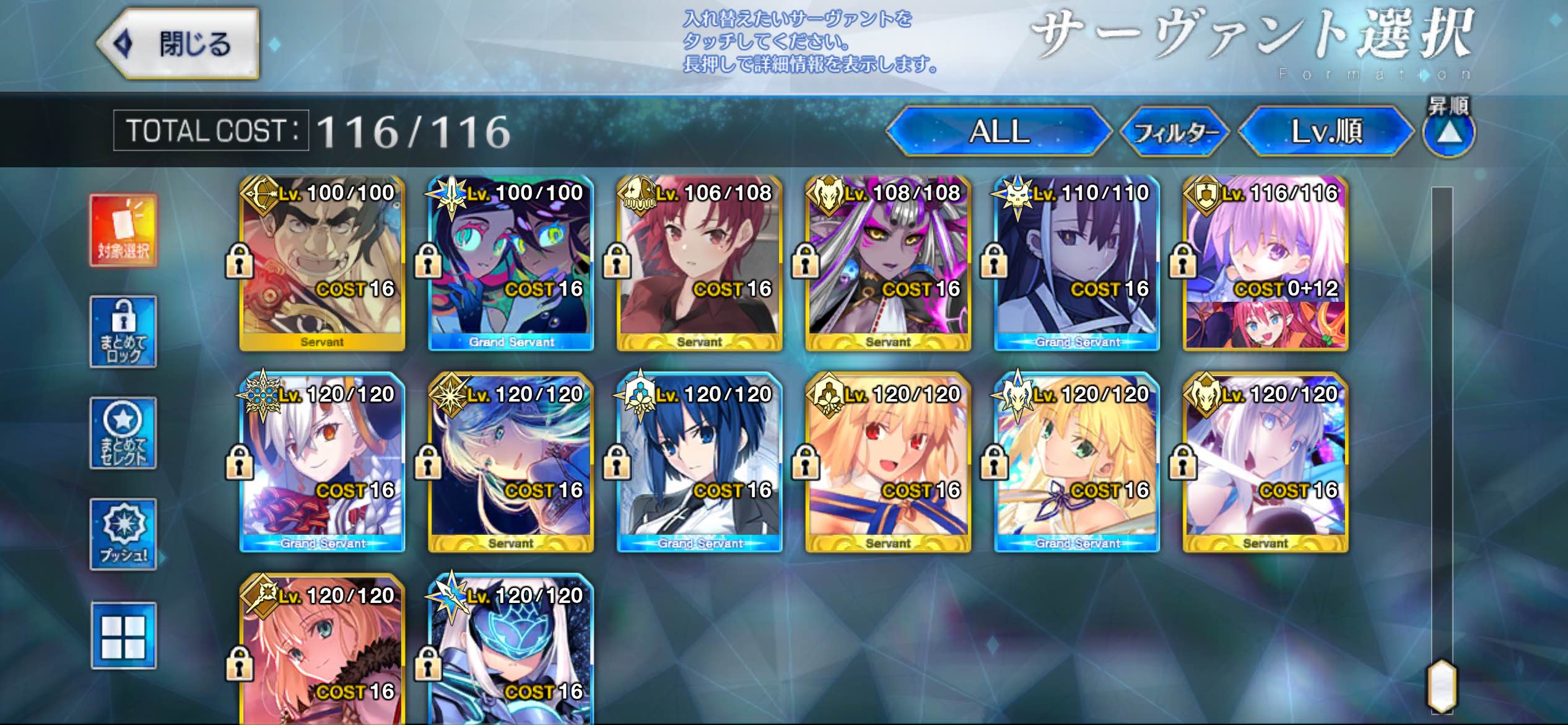Pick the Lv.110/110 purple-haired Grand Servant
The height and width of the screenshot is (725, 1568).
1076,263
